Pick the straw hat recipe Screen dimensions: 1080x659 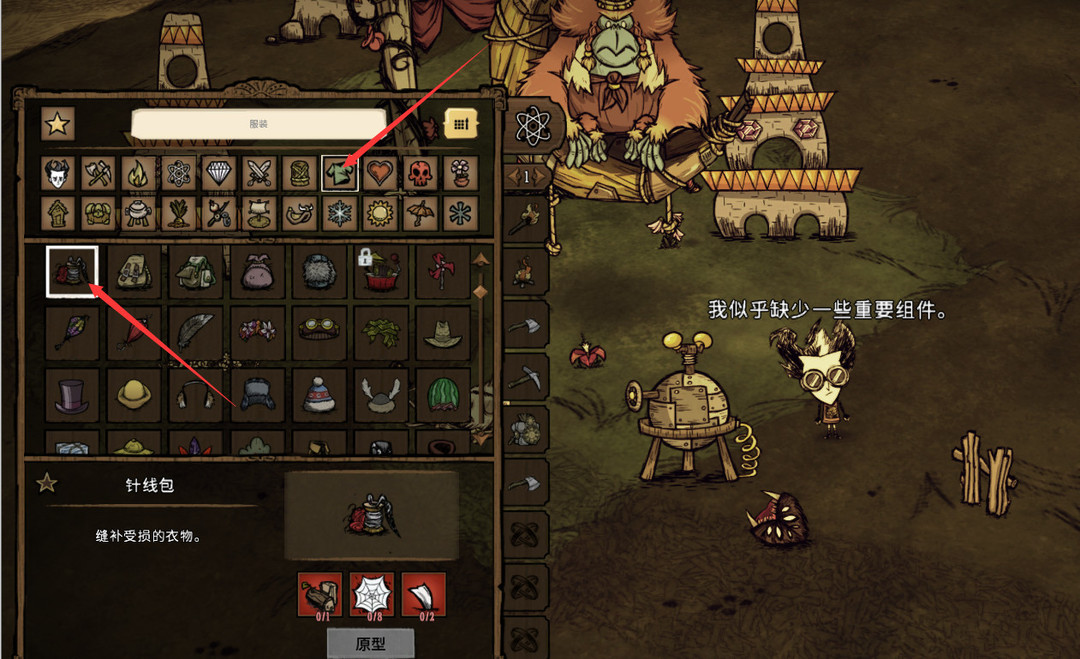point(440,333)
